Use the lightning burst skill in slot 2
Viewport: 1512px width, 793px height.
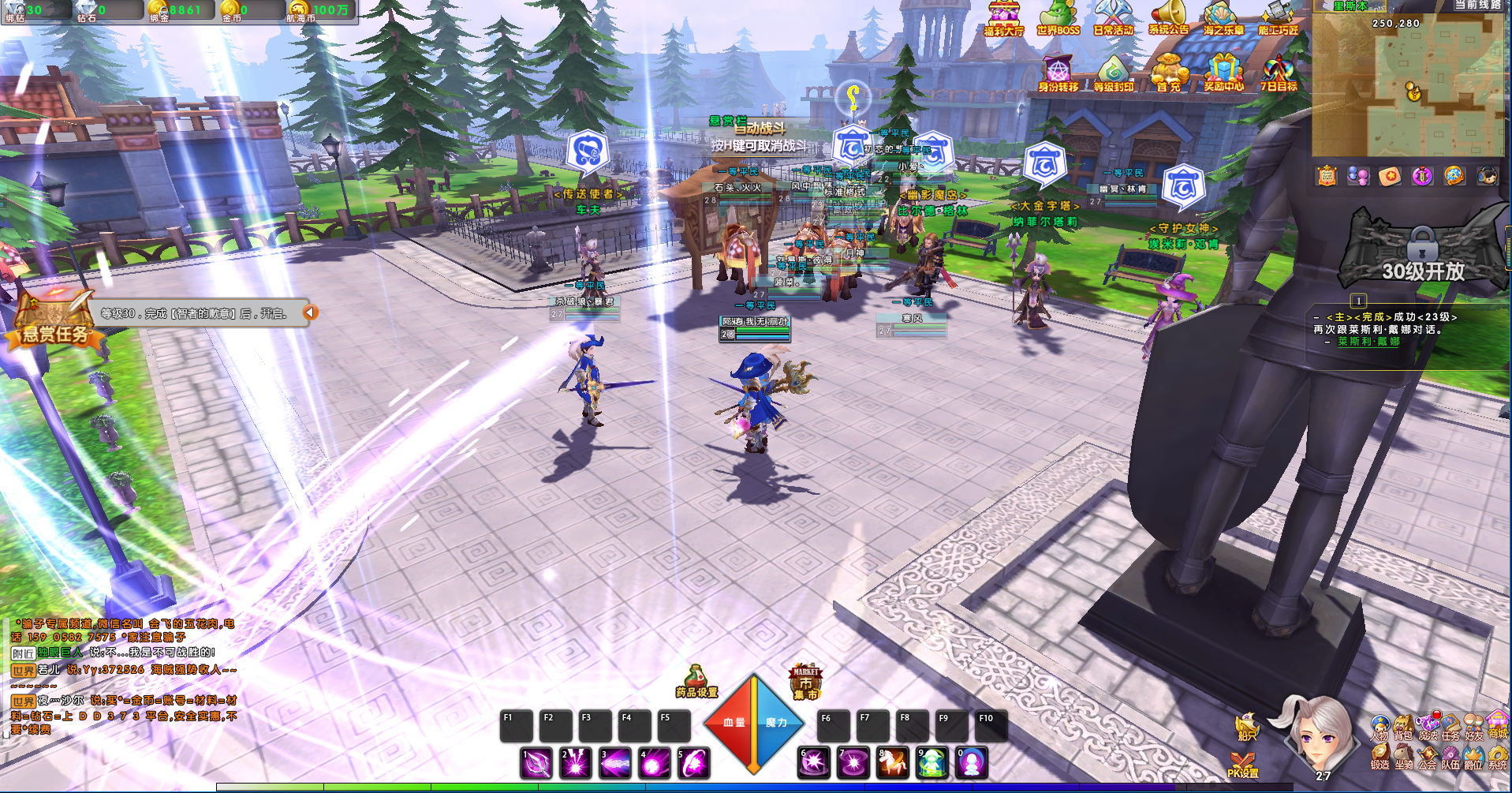[x=576, y=763]
